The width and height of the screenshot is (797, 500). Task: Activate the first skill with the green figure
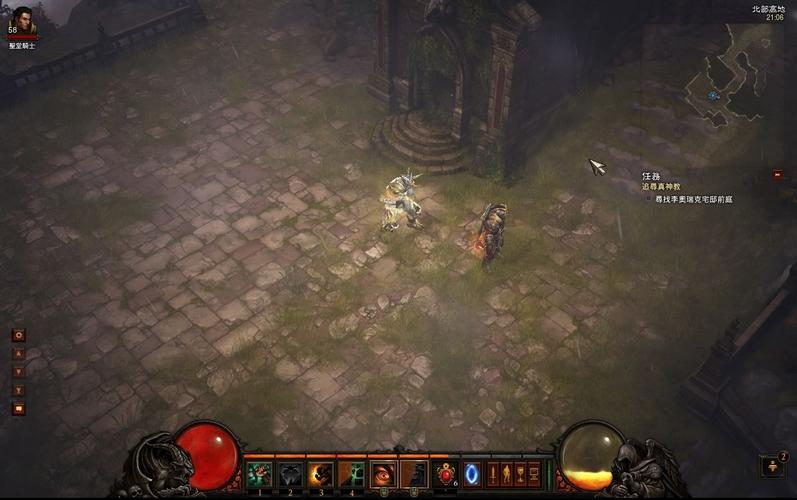point(259,474)
